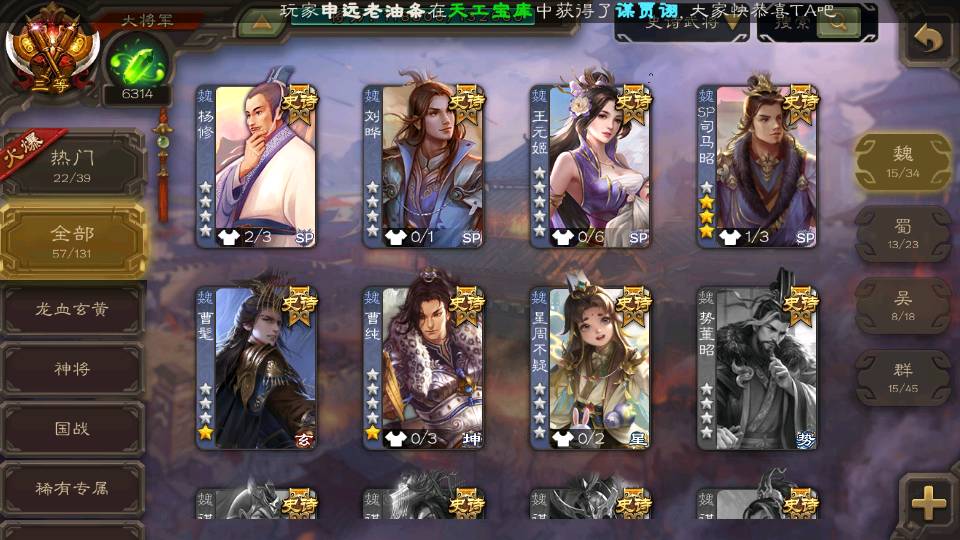The image size is (960, 540).
Task: Switch to the 热门 category tab
Action: pyautogui.click(x=72, y=163)
